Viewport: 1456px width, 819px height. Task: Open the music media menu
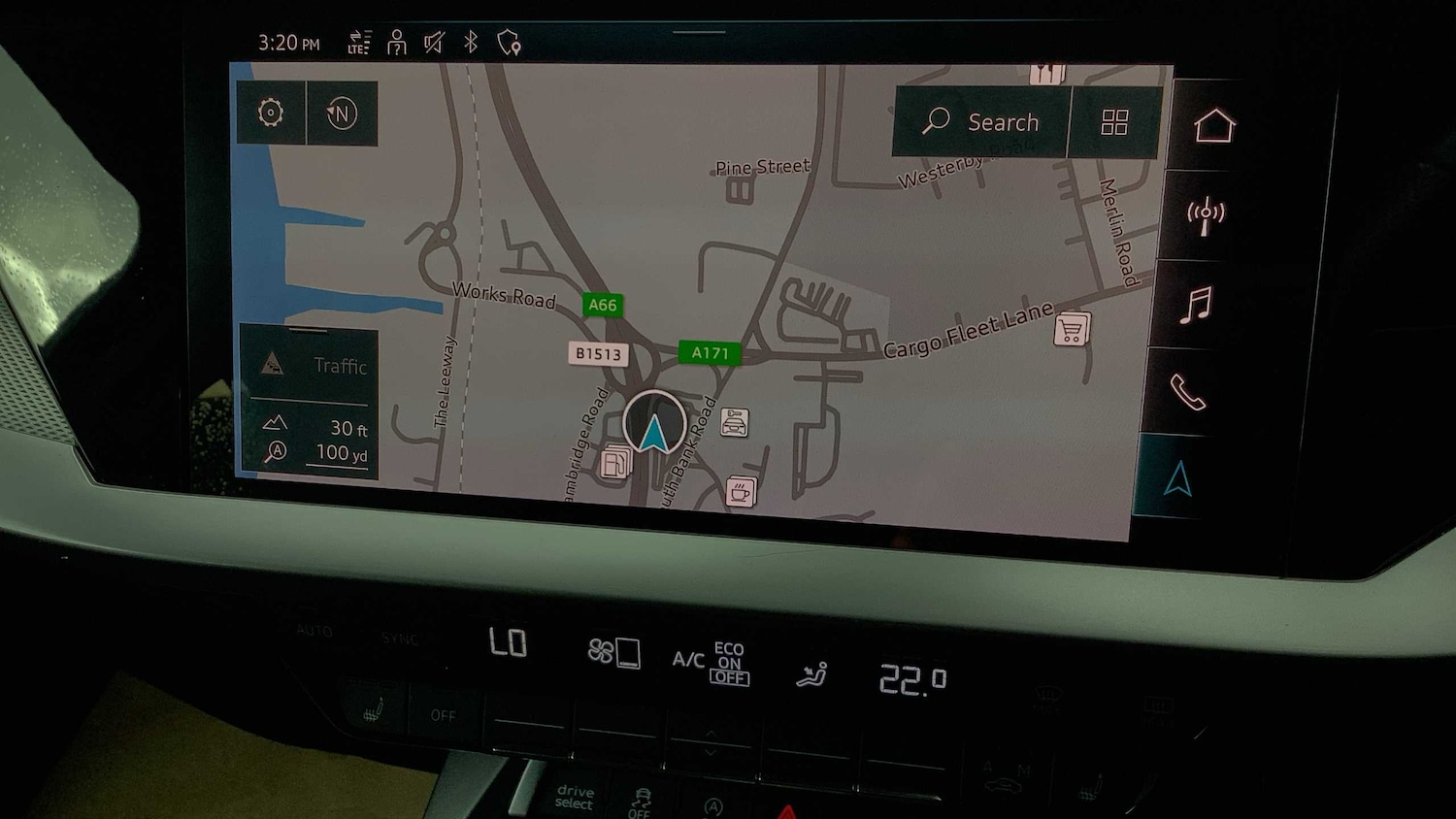pyautogui.click(x=1196, y=305)
